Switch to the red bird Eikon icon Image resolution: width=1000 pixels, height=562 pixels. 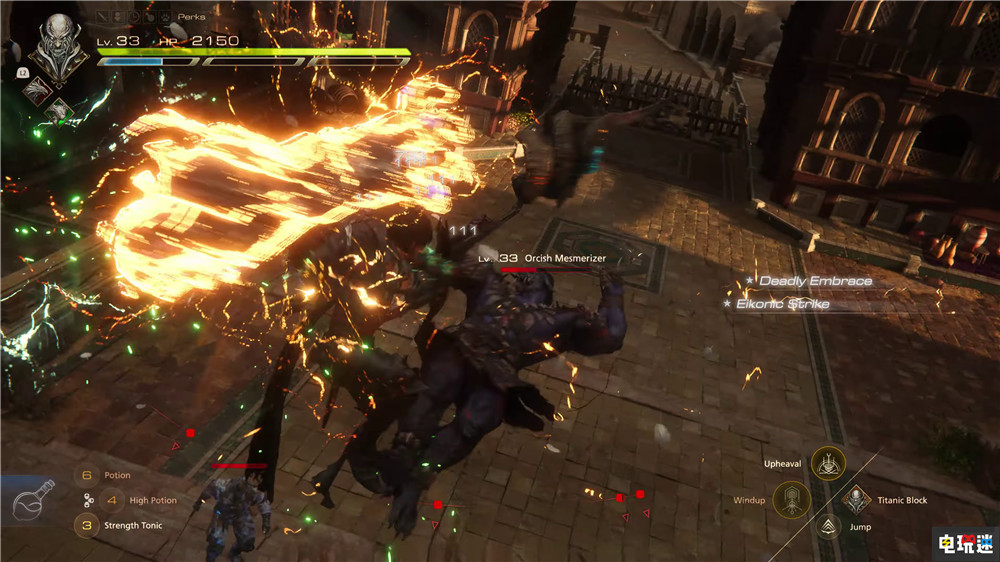click(x=39, y=90)
